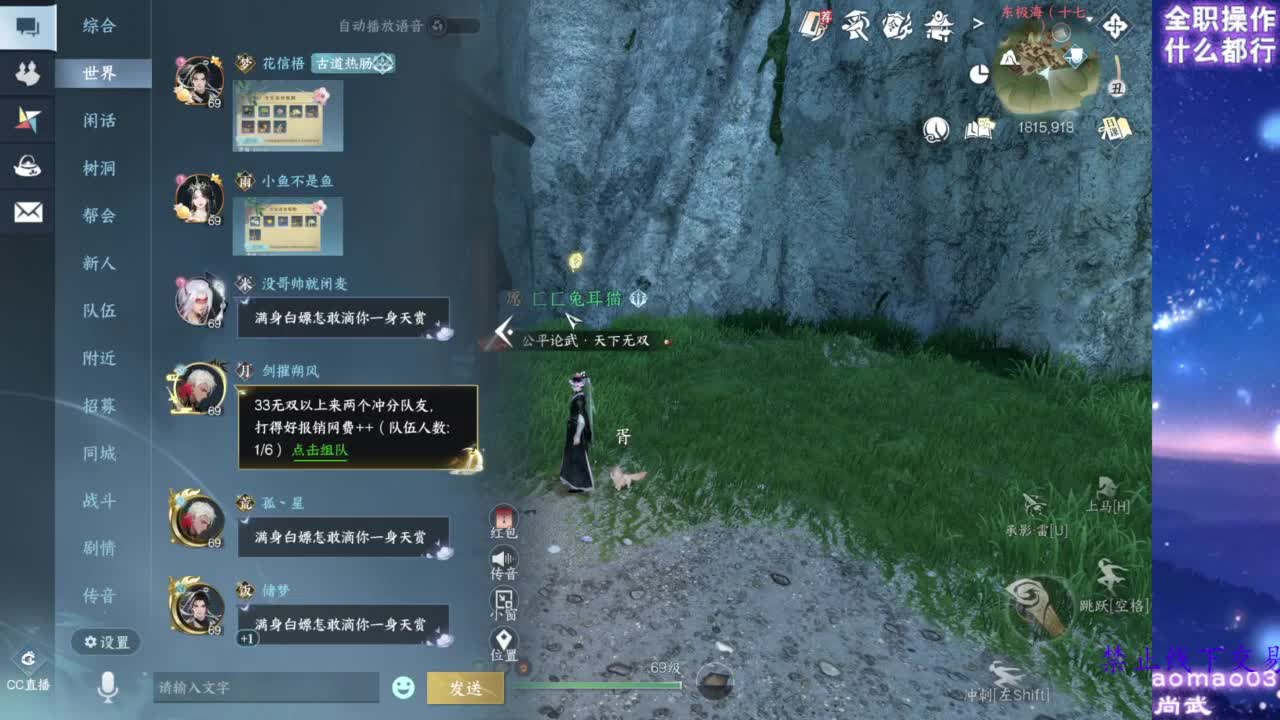Open the mail icon on the left edge
Image resolution: width=1280 pixels, height=720 pixels.
coord(30,212)
